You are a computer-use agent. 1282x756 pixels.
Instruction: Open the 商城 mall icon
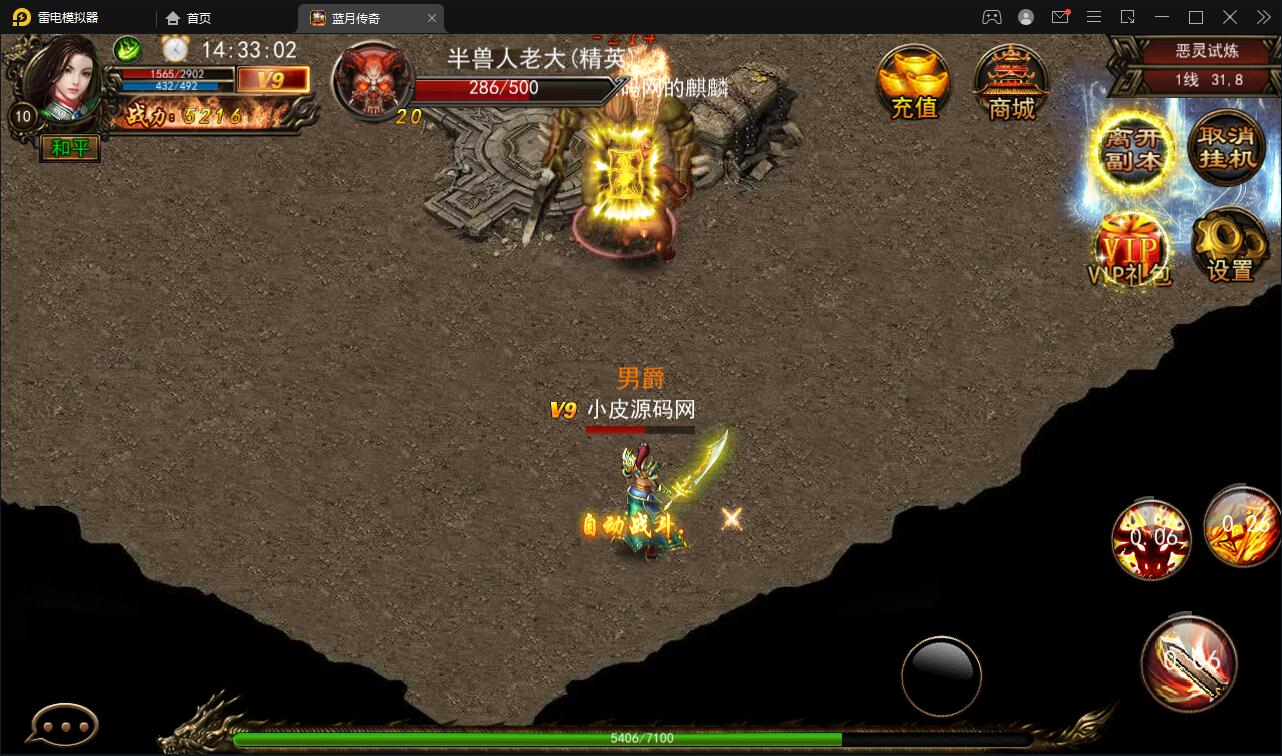[x=1009, y=80]
